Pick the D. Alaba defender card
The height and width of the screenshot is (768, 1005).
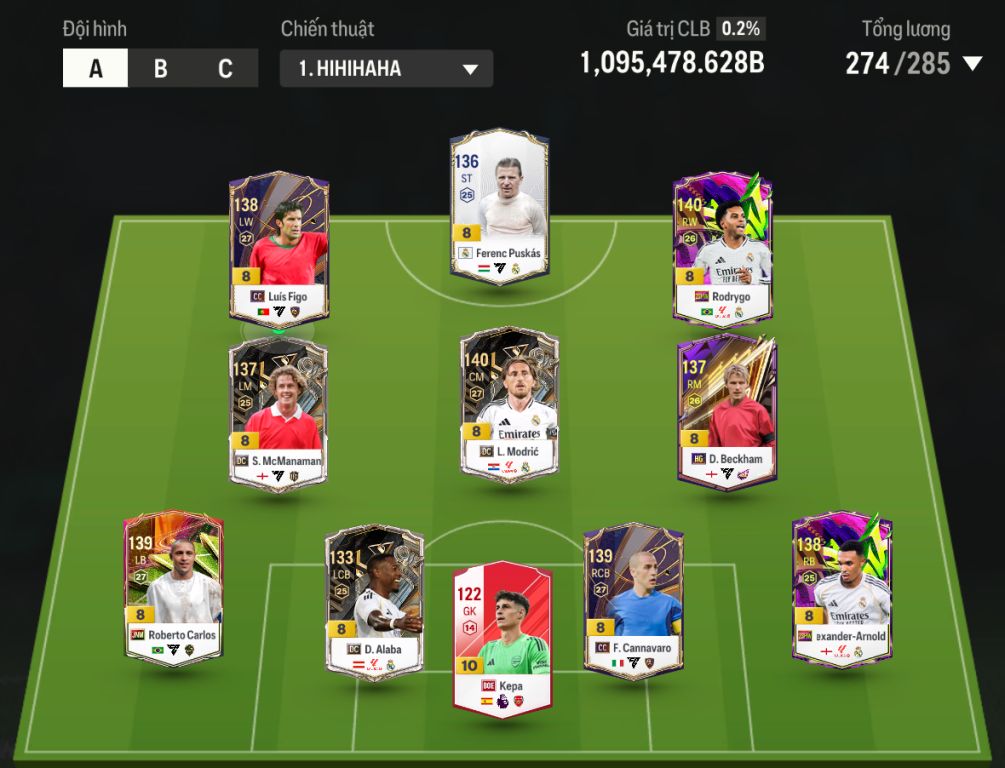click(x=374, y=600)
